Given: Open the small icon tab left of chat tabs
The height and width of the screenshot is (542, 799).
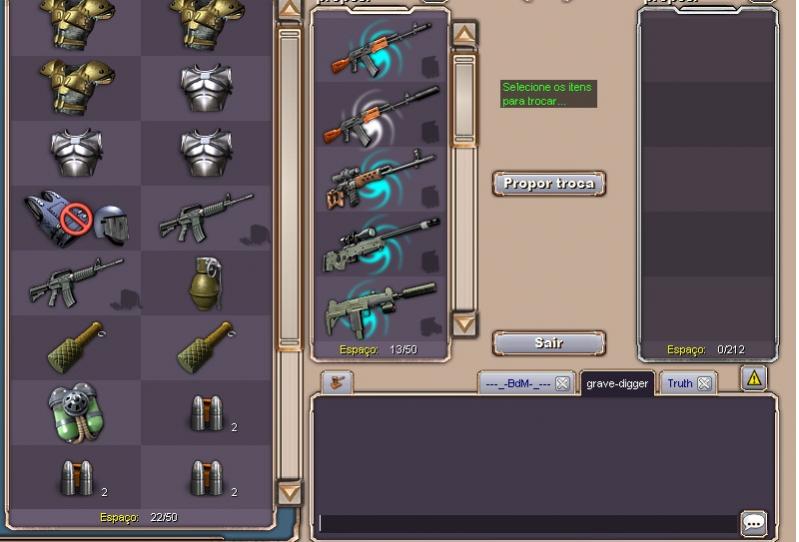Looking at the screenshot, I should (336, 381).
